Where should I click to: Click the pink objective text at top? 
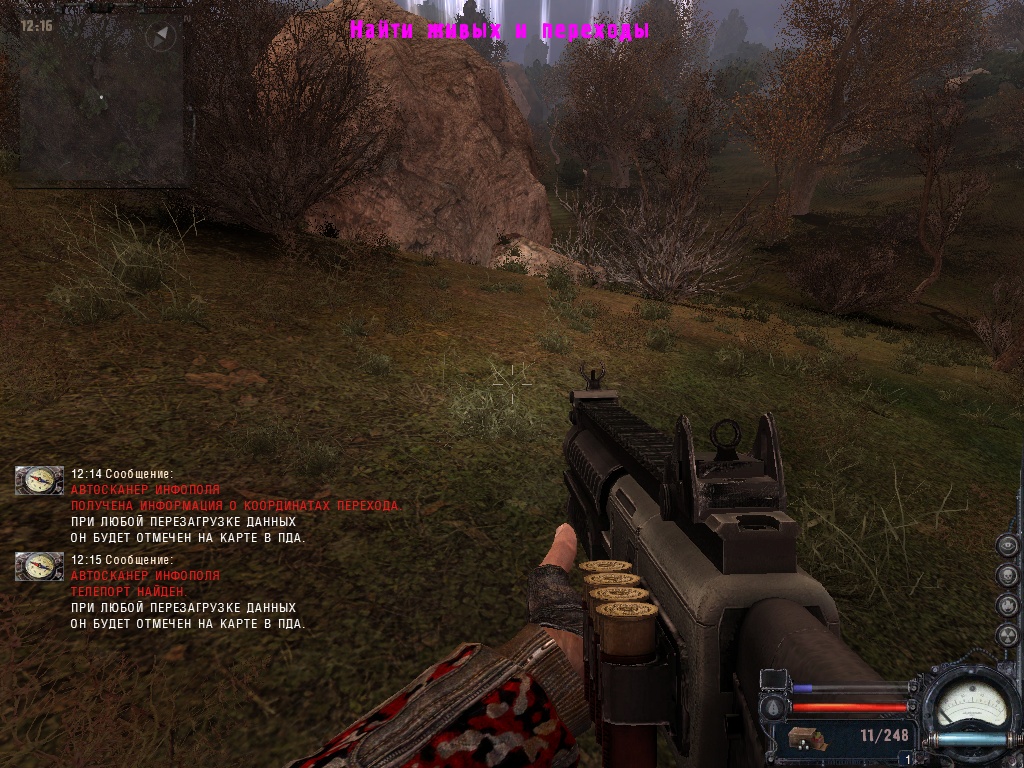point(500,31)
